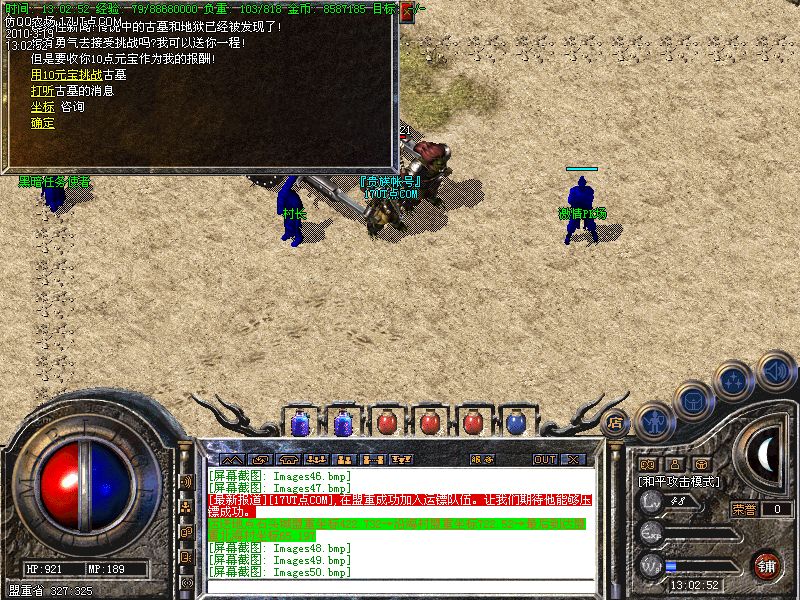Use the dark blue potion in the belt
Screen dimensions: 800x600
pos(515,423)
